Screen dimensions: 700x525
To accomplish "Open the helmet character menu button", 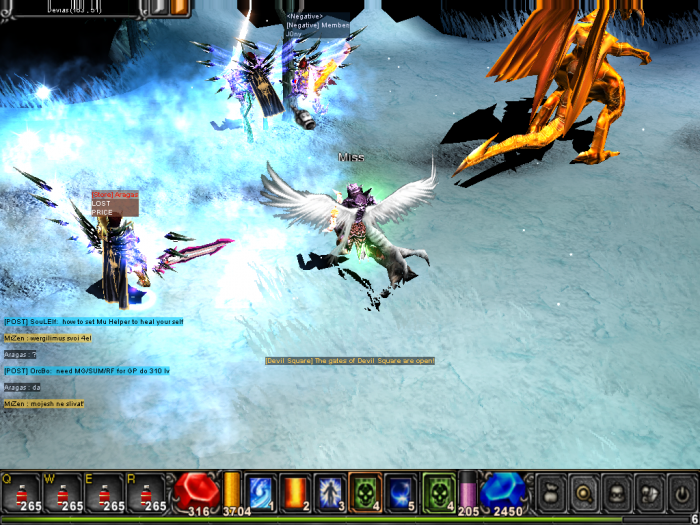I will pyautogui.click(x=617, y=492).
